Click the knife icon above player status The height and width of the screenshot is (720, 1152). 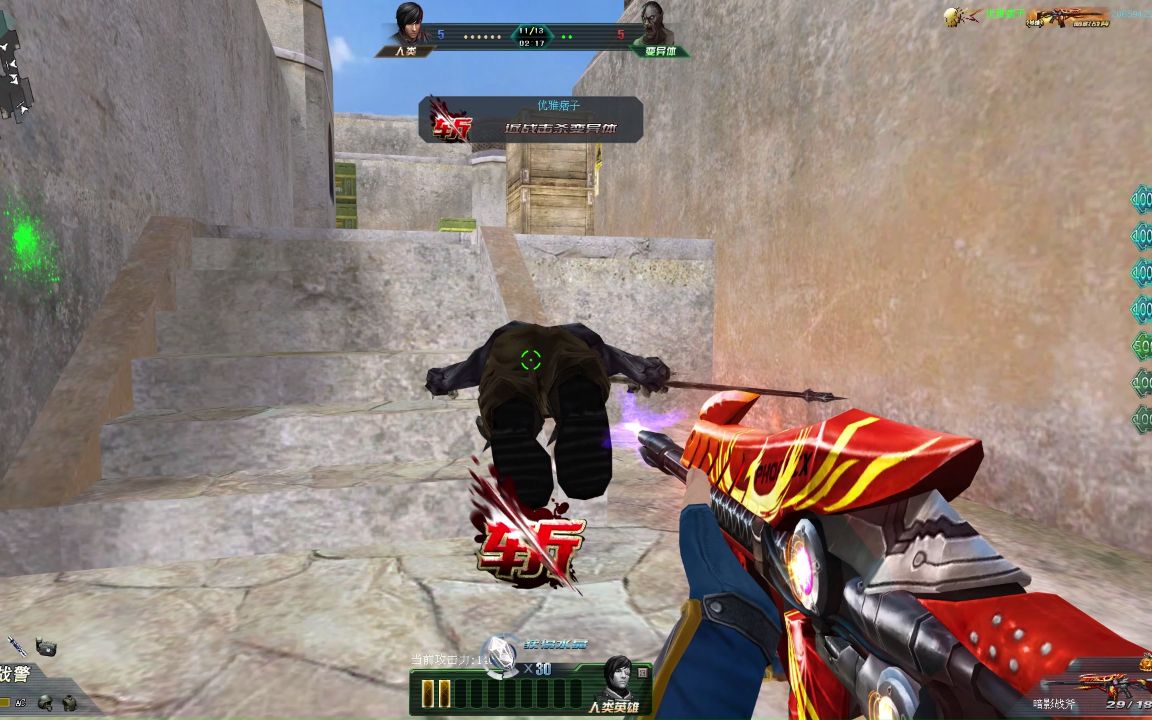coord(17,645)
